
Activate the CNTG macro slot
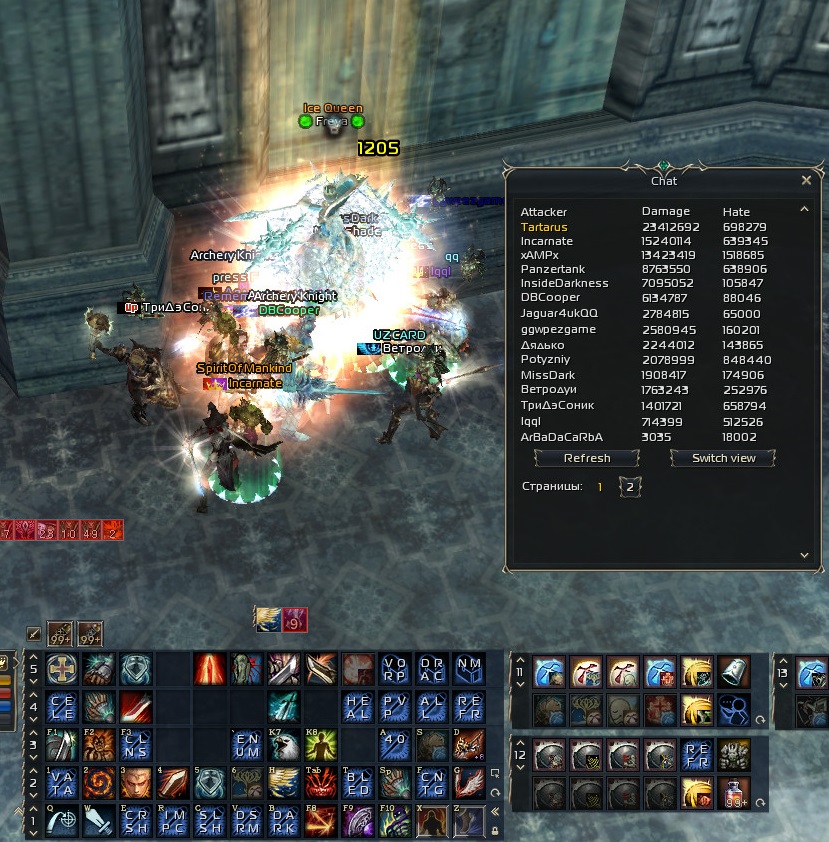[432, 783]
